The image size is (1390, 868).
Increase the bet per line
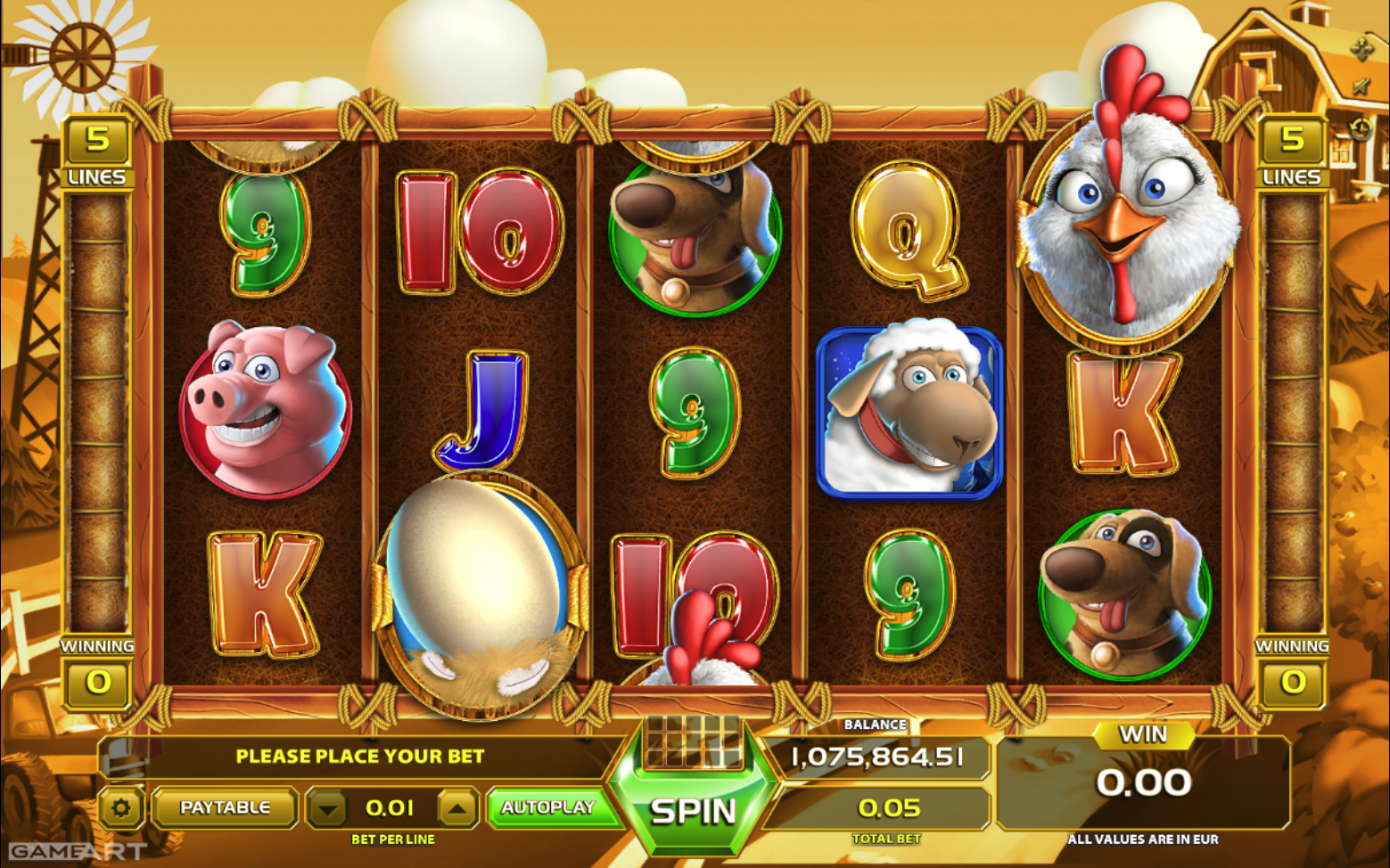(x=457, y=808)
